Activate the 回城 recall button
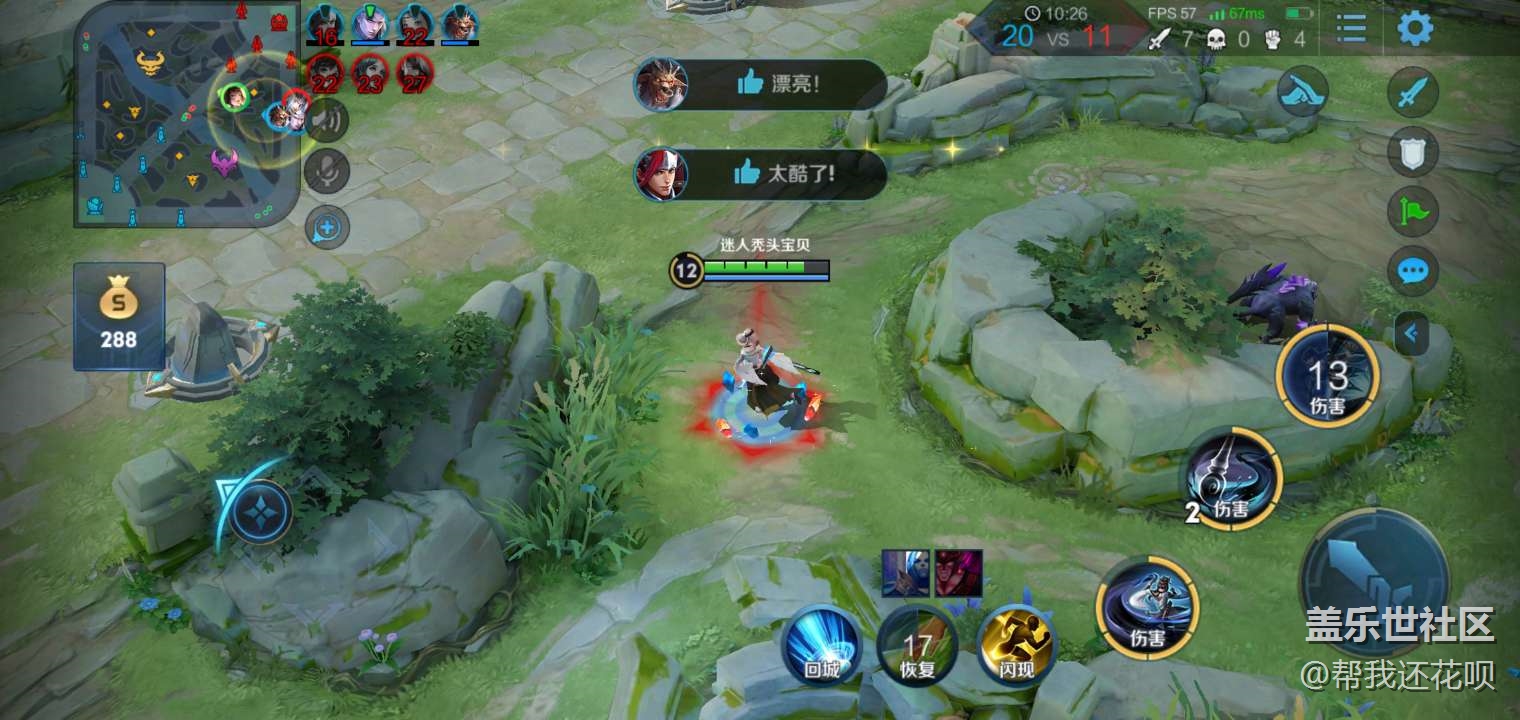This screenshot has height=720, width=1520. 820,645
